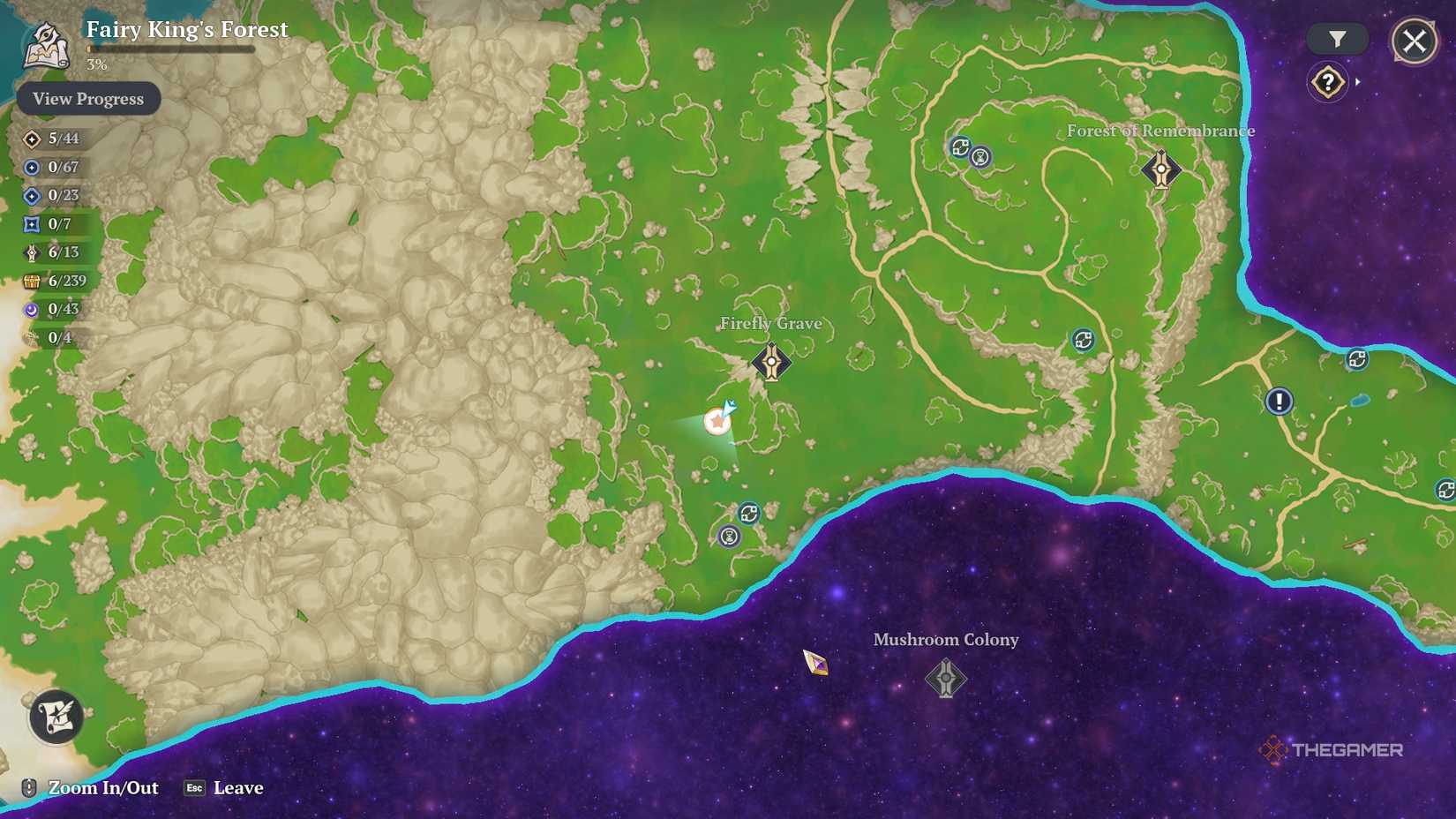This screenshot has height=819, width=1456.
Task: Select the Firefly Grave teleport waypoint
Action: click(771, 362)
